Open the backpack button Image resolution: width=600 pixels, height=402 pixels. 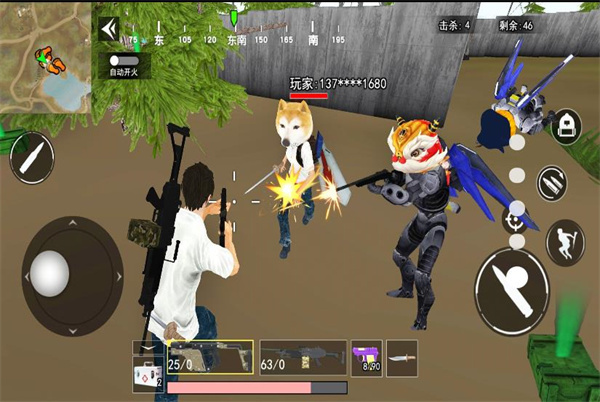[566, 127]
